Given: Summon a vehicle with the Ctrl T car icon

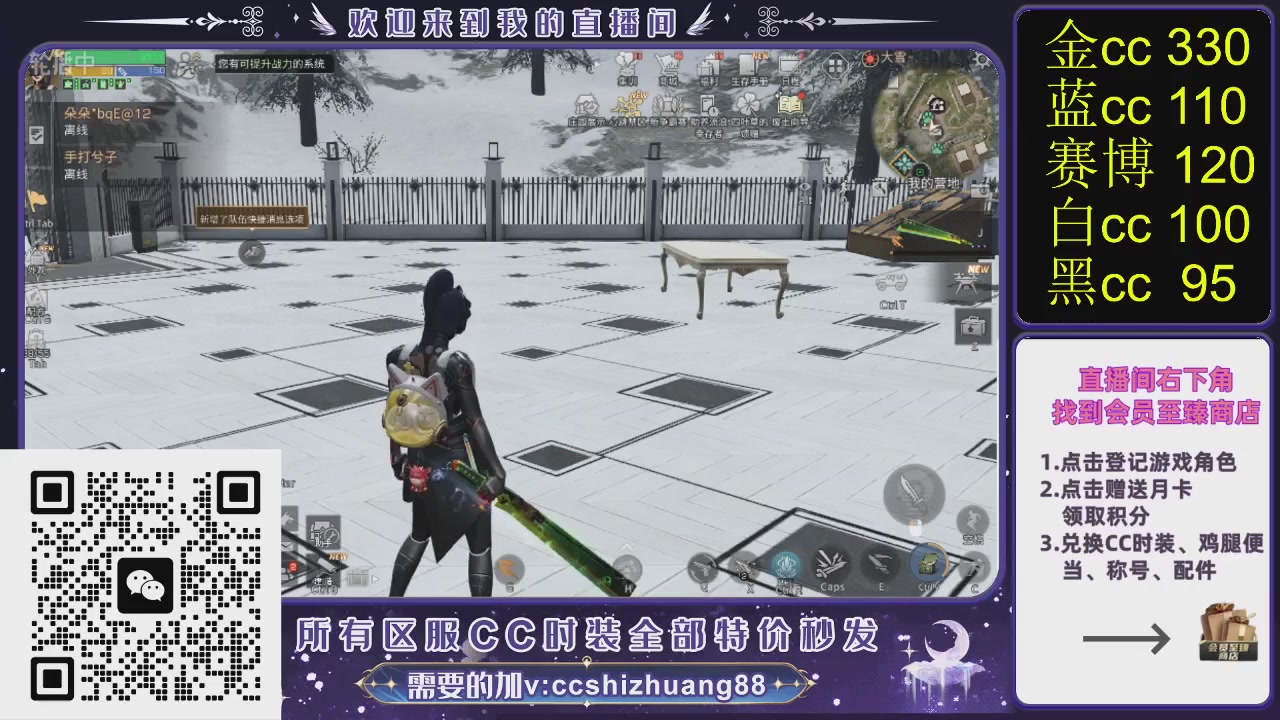Looking at the screenshot, I should point(892,283).
